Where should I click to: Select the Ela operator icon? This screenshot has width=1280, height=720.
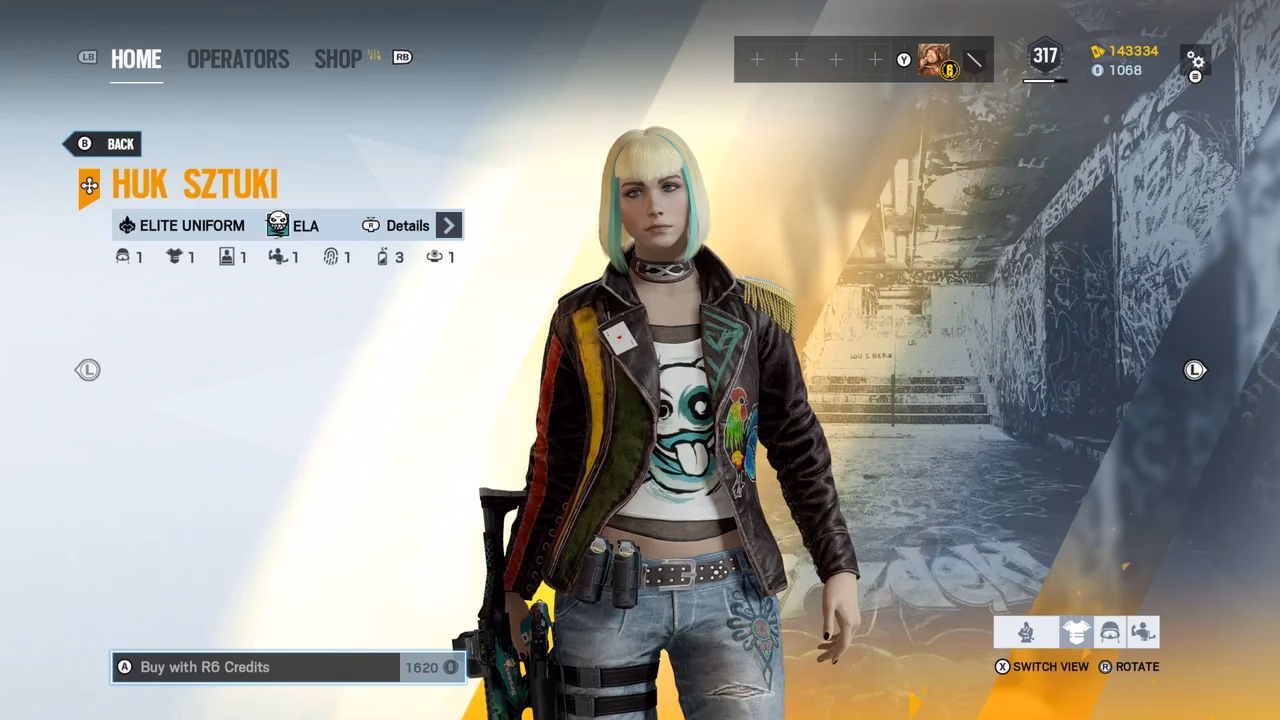tap(278, 225)
